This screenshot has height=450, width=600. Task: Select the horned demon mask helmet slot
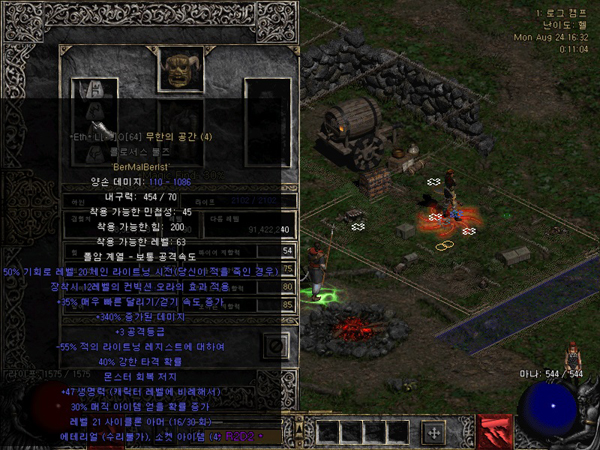[x=180, y=70]
